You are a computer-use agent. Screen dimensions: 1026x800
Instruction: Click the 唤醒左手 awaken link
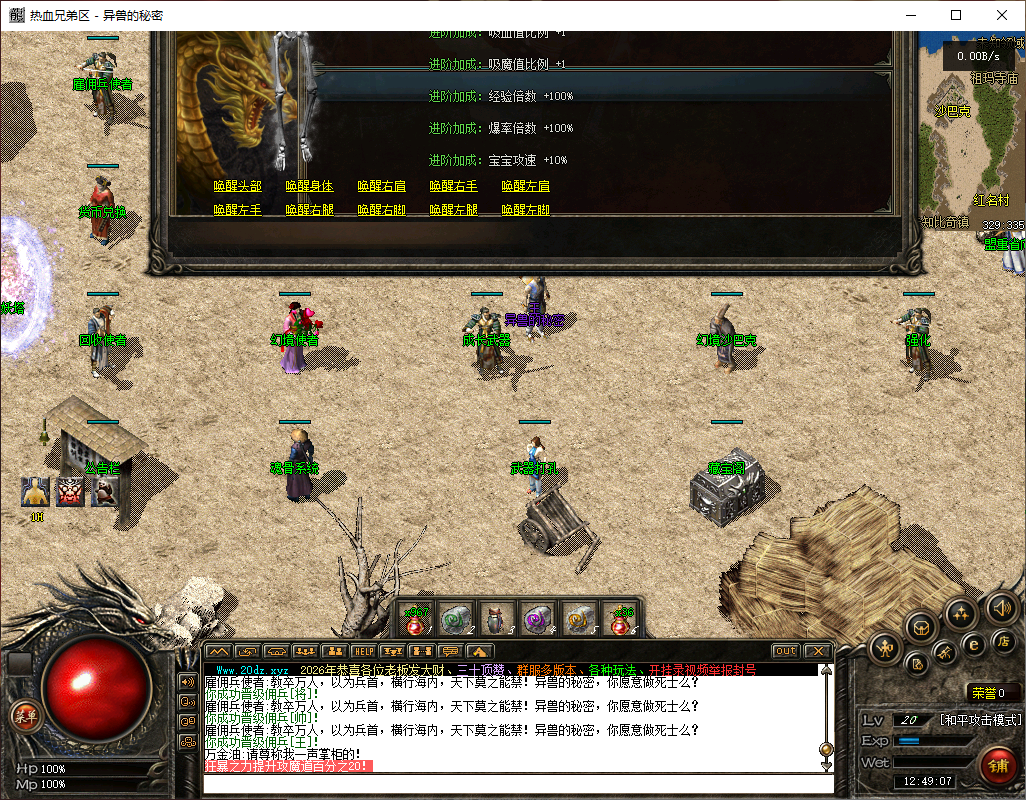(x=237, y=210)
